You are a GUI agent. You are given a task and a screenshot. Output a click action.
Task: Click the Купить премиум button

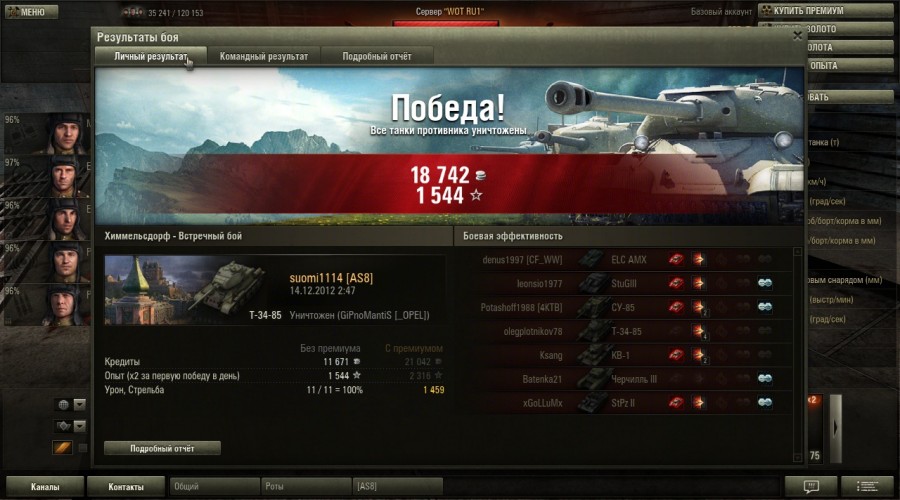click(824, 11)
